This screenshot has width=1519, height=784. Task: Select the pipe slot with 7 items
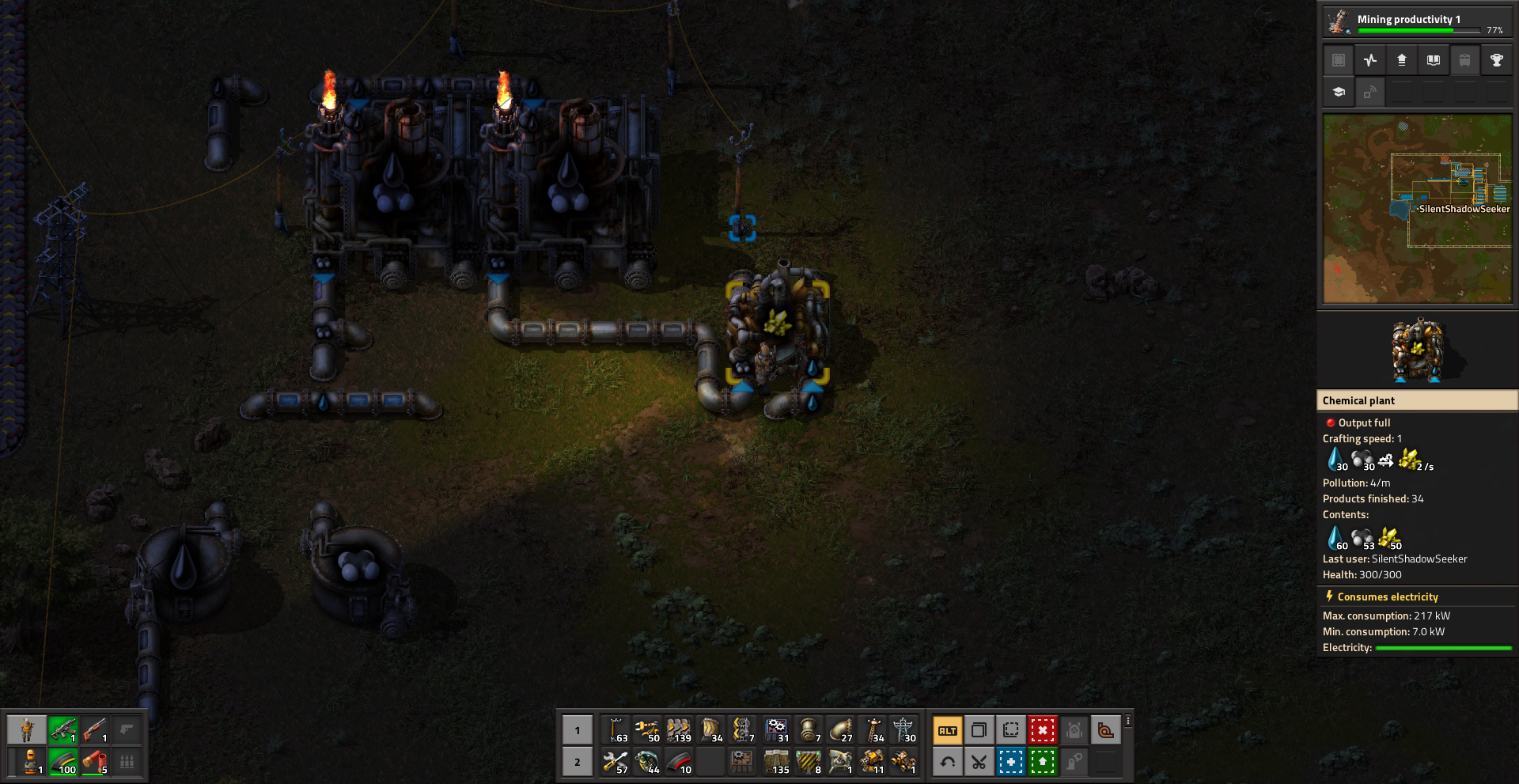tap(808, 730)
